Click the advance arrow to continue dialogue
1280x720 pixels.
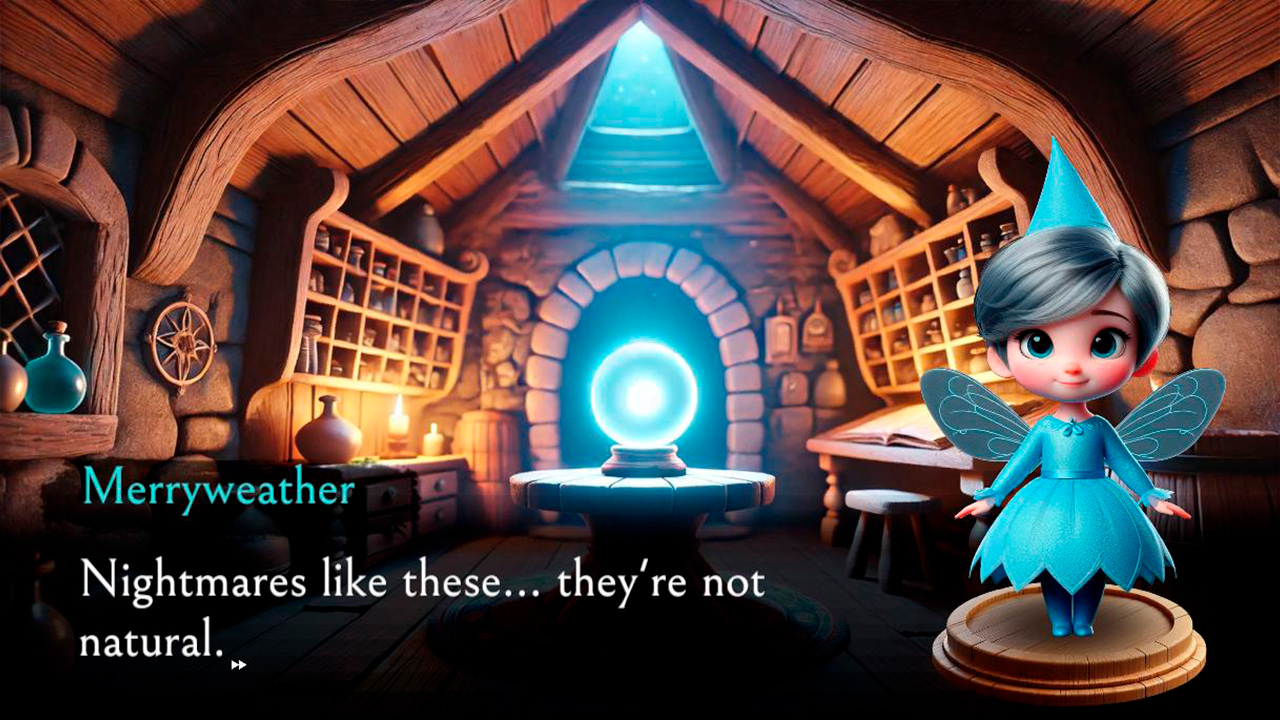pos(239,664)
